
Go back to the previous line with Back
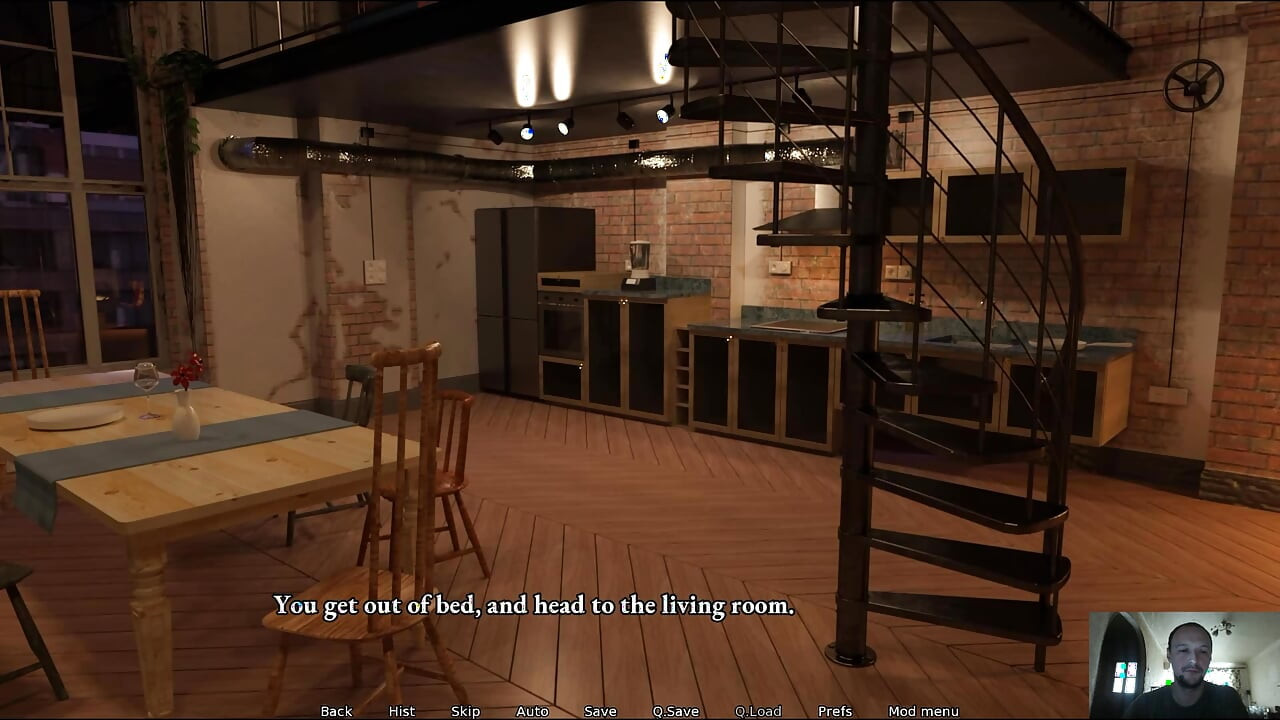(x=336, y=711)
